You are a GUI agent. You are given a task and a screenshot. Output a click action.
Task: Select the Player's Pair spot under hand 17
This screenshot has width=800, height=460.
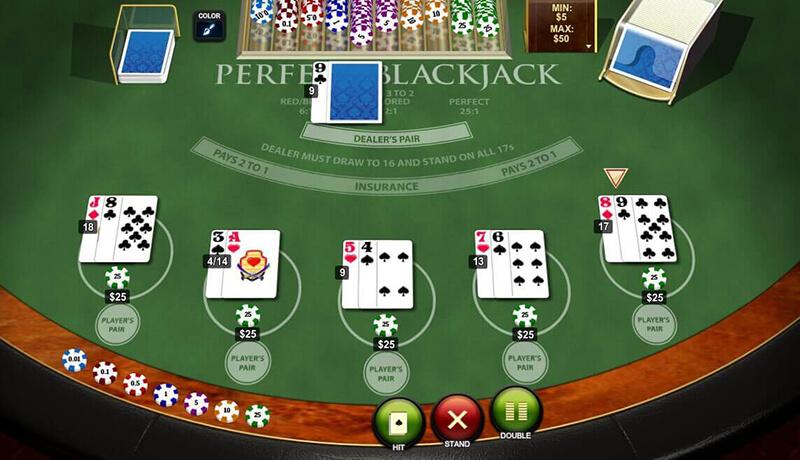(655, 323)
